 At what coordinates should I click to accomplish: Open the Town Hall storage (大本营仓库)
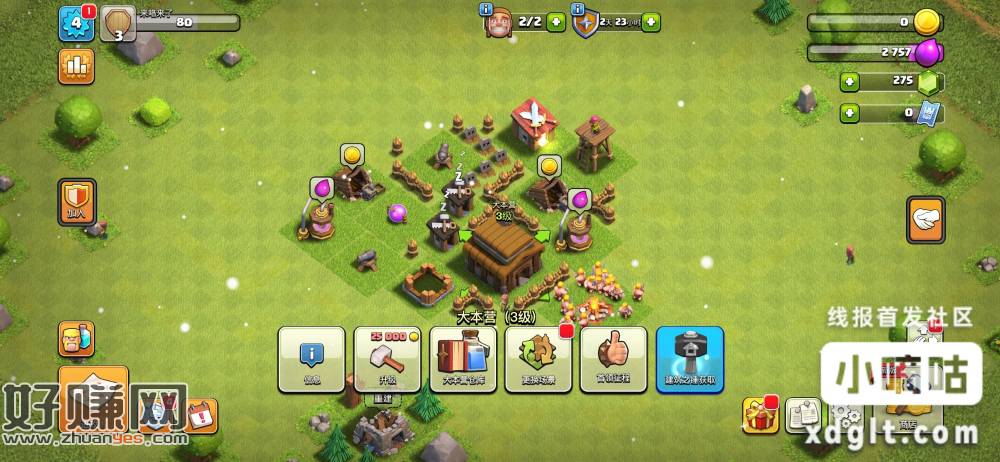[x=462, y=358]
